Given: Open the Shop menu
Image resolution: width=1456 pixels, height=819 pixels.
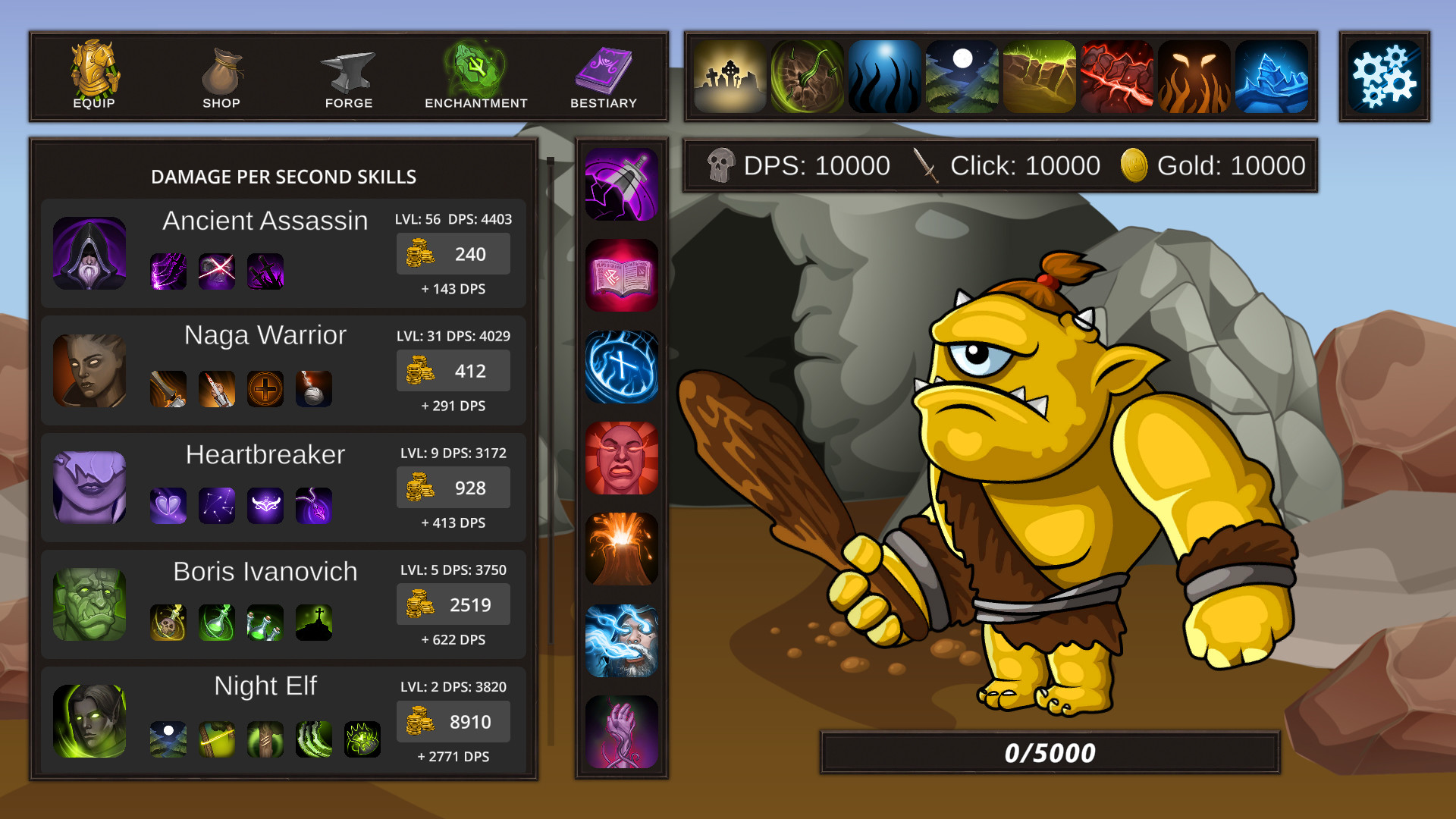Looking at the screenshot, I should 221,76.
